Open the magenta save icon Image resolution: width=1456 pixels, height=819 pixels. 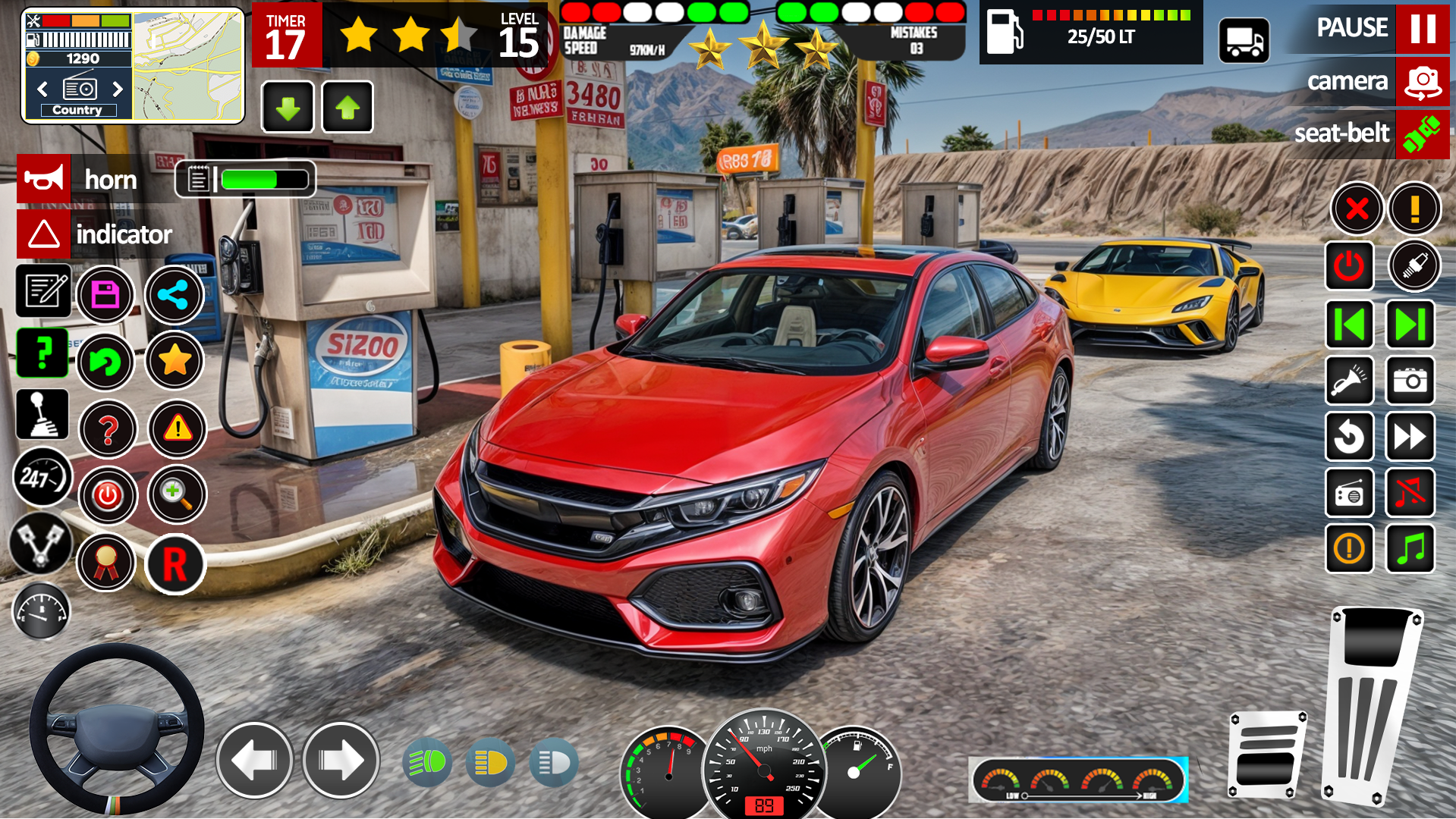(105, 294)
